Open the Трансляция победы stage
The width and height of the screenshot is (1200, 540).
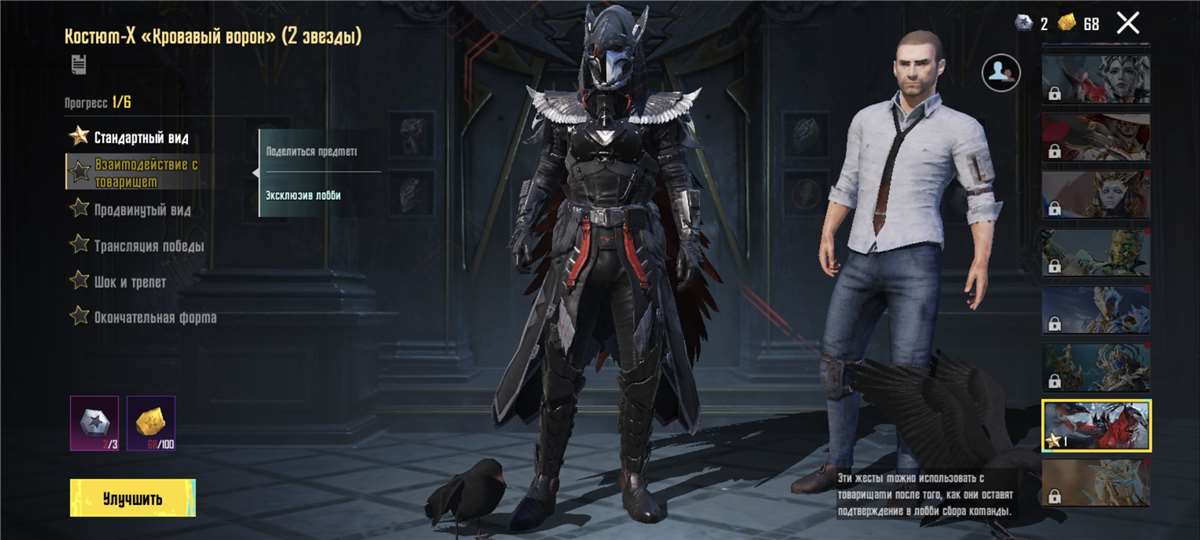pos(148,246)
